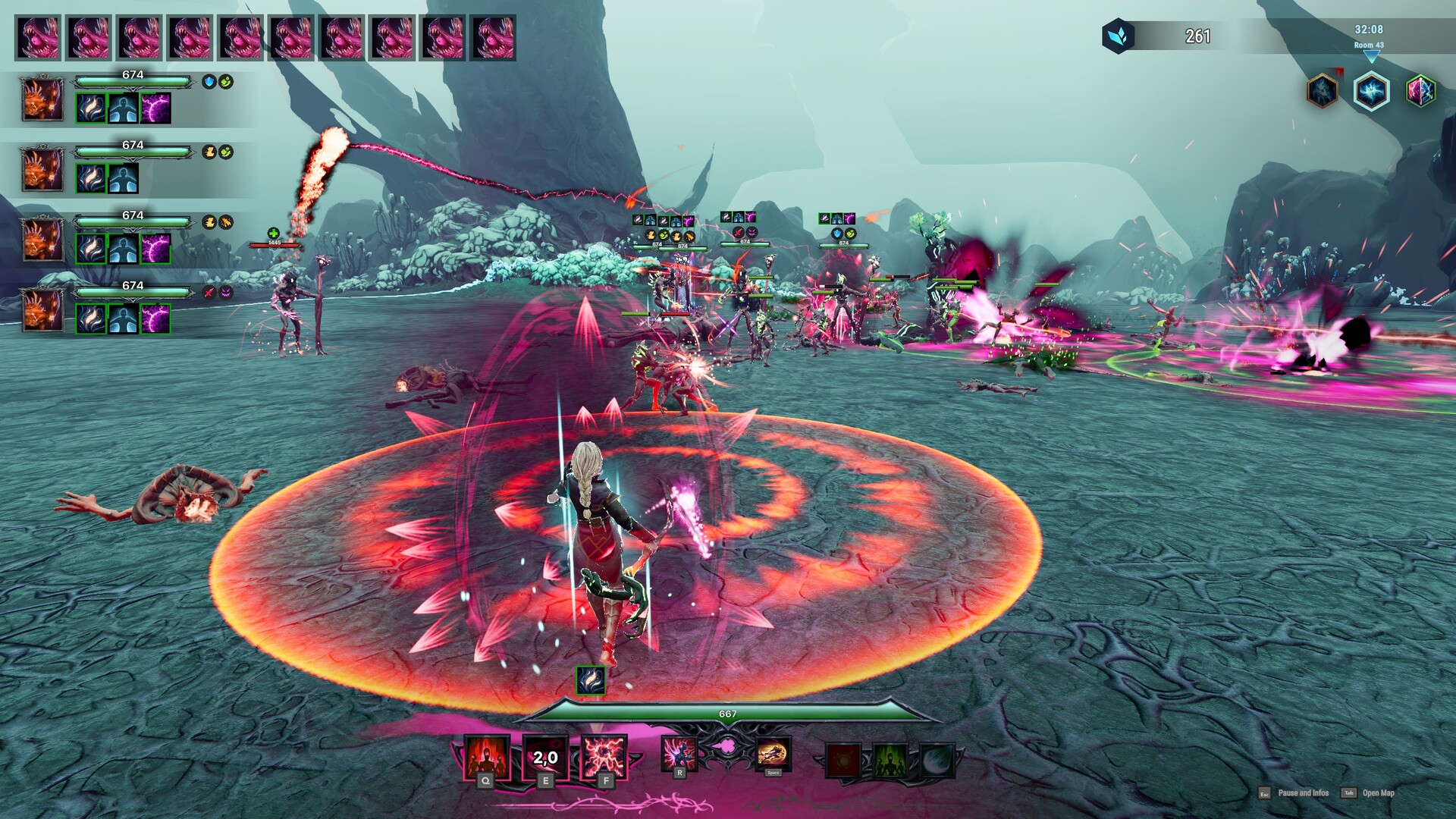Click the player's green health bar showing 667
This screenshot has width=1456, height=819.
[x=726, y=713]
